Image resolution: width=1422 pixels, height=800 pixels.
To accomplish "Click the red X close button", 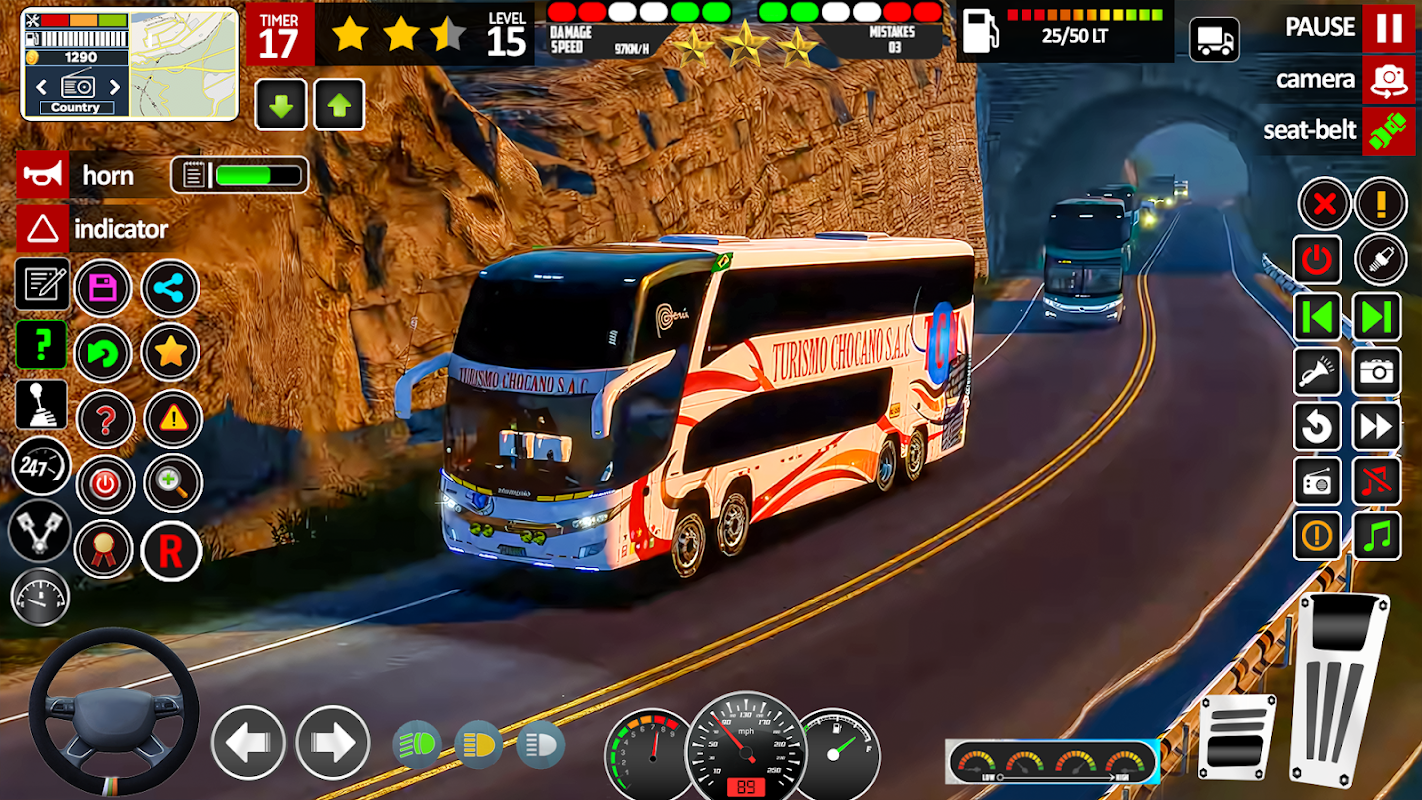I will 1324,205.
